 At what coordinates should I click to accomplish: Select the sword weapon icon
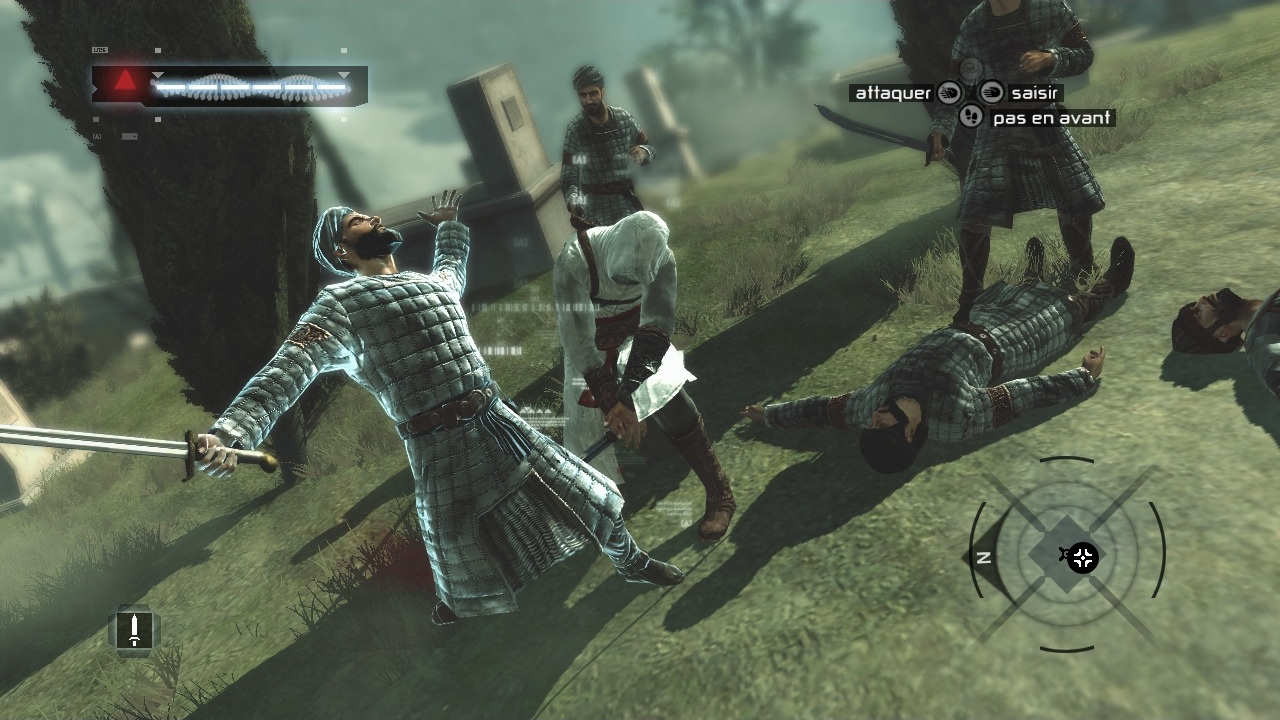point(134,630)
